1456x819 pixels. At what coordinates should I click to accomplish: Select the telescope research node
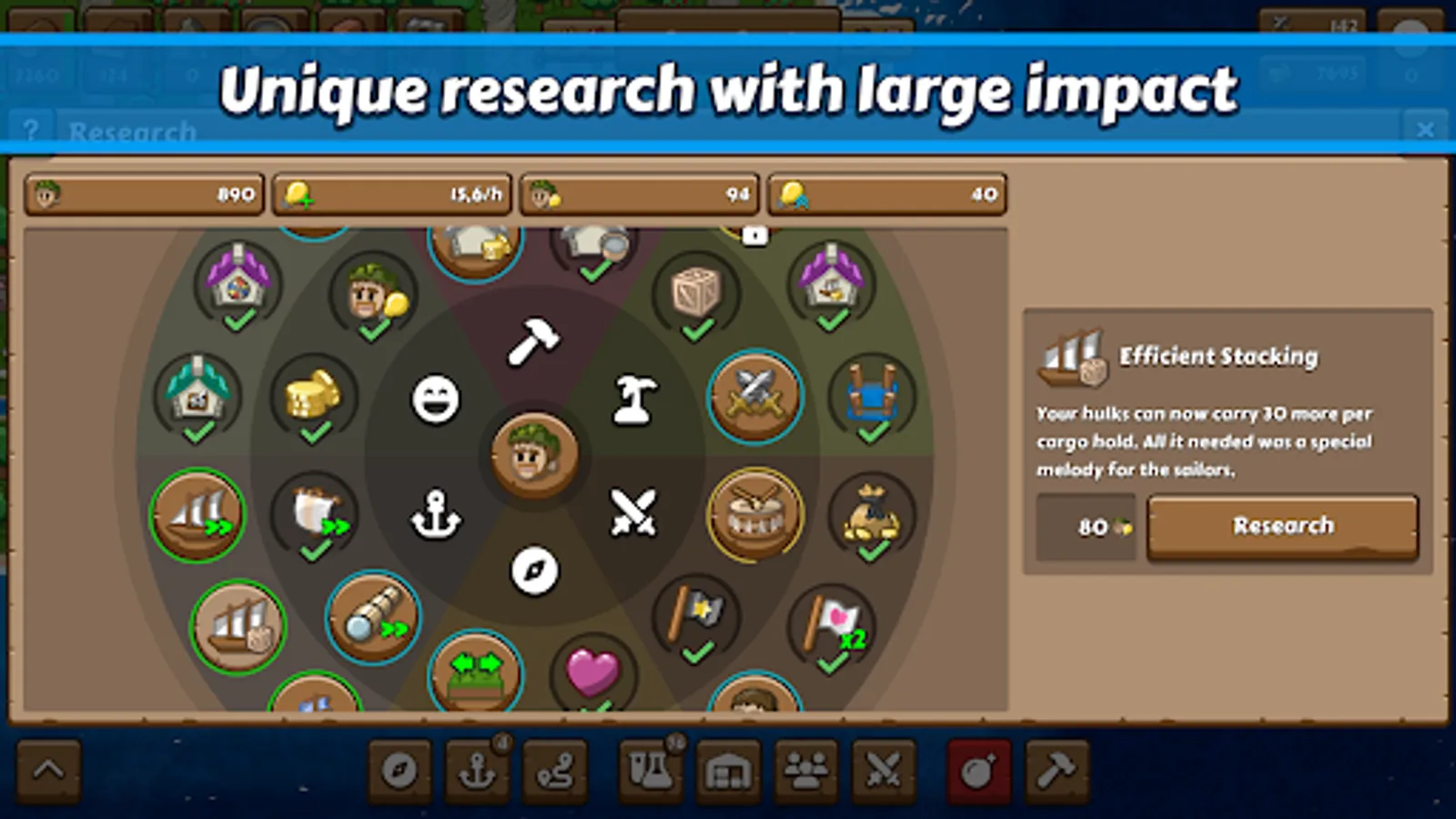click(x=371, y=618)
